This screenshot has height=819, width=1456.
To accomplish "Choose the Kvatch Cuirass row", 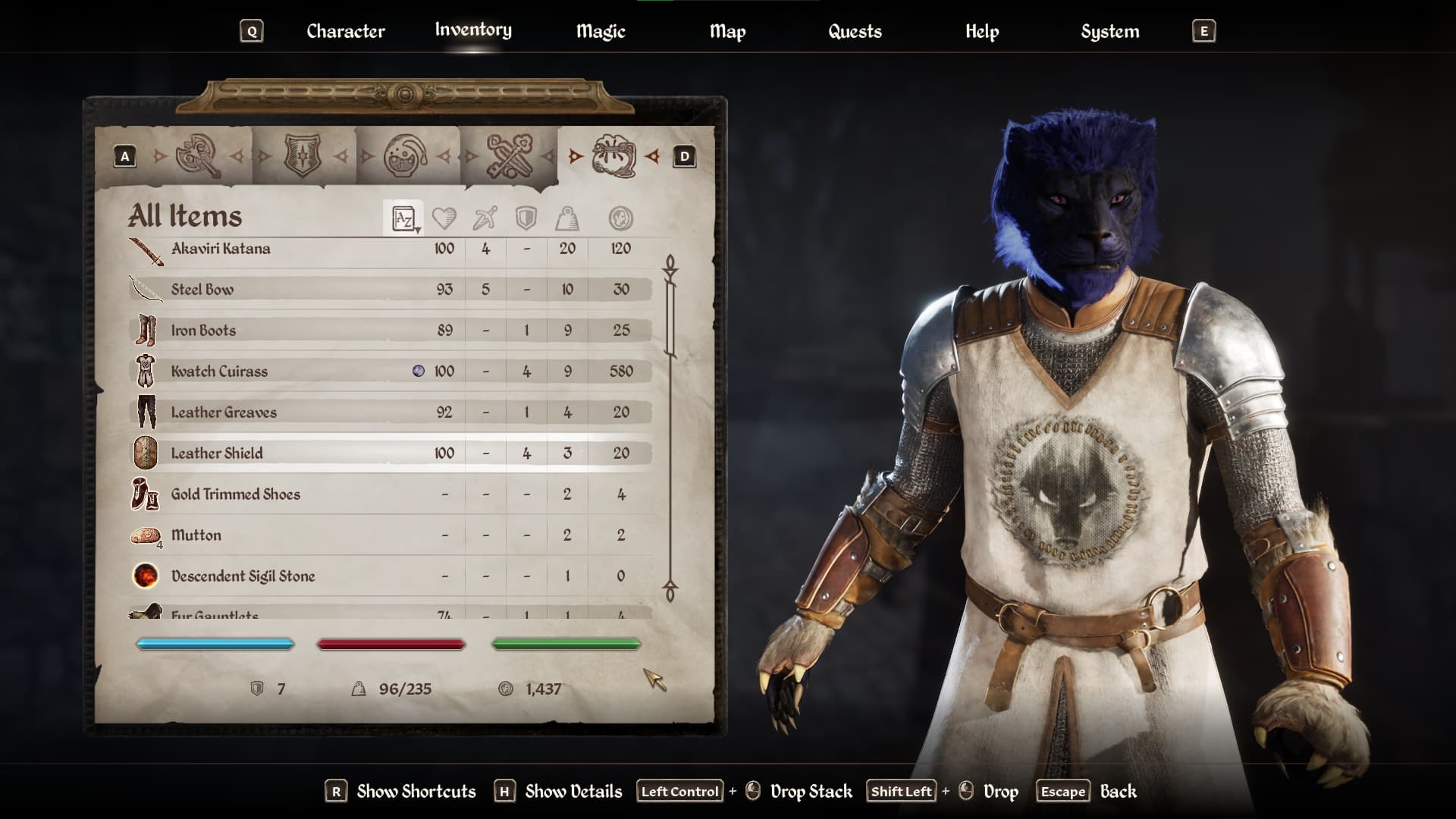I will point(219,372).
